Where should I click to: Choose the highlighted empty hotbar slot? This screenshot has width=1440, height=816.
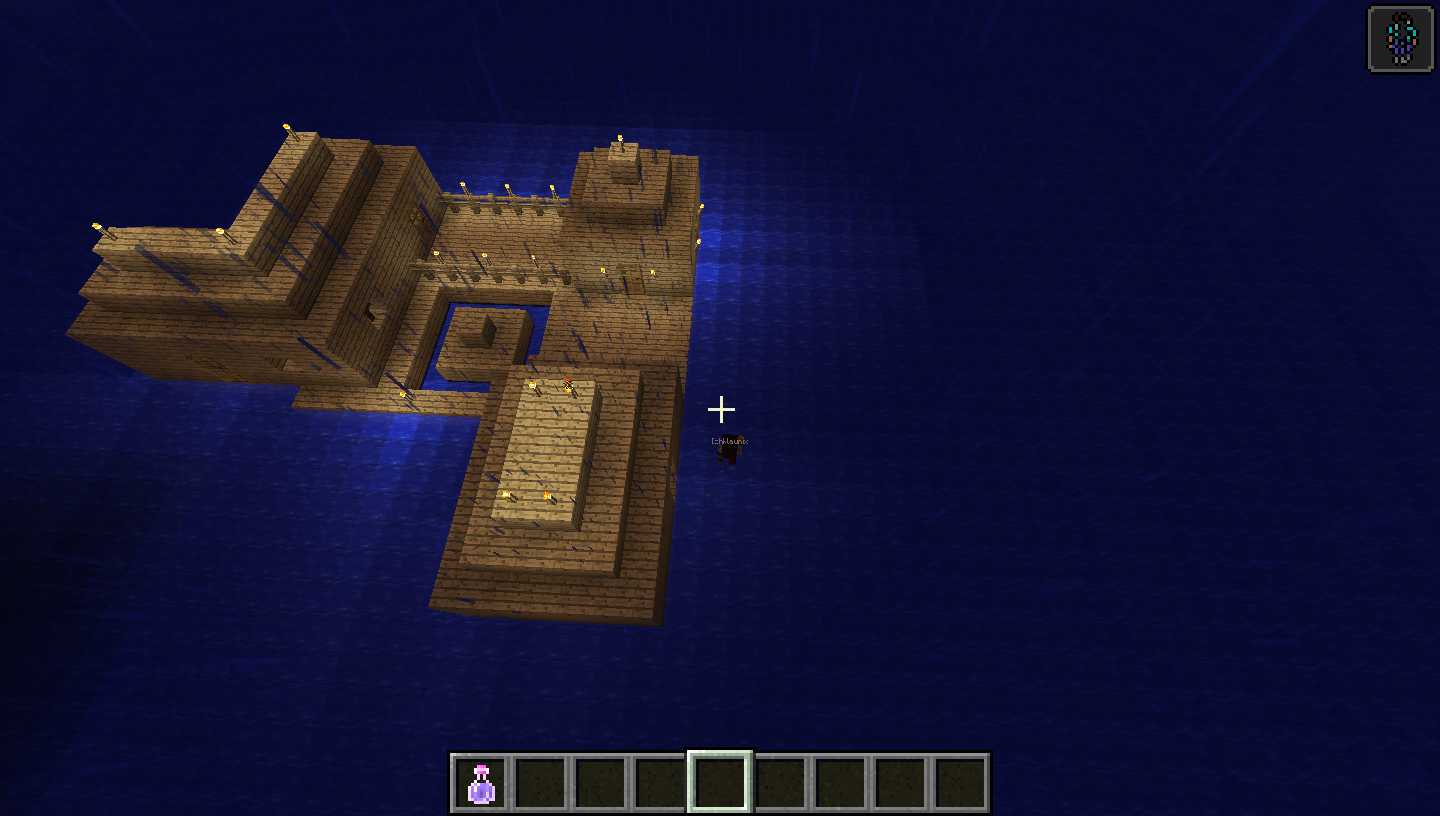(720, 781)
